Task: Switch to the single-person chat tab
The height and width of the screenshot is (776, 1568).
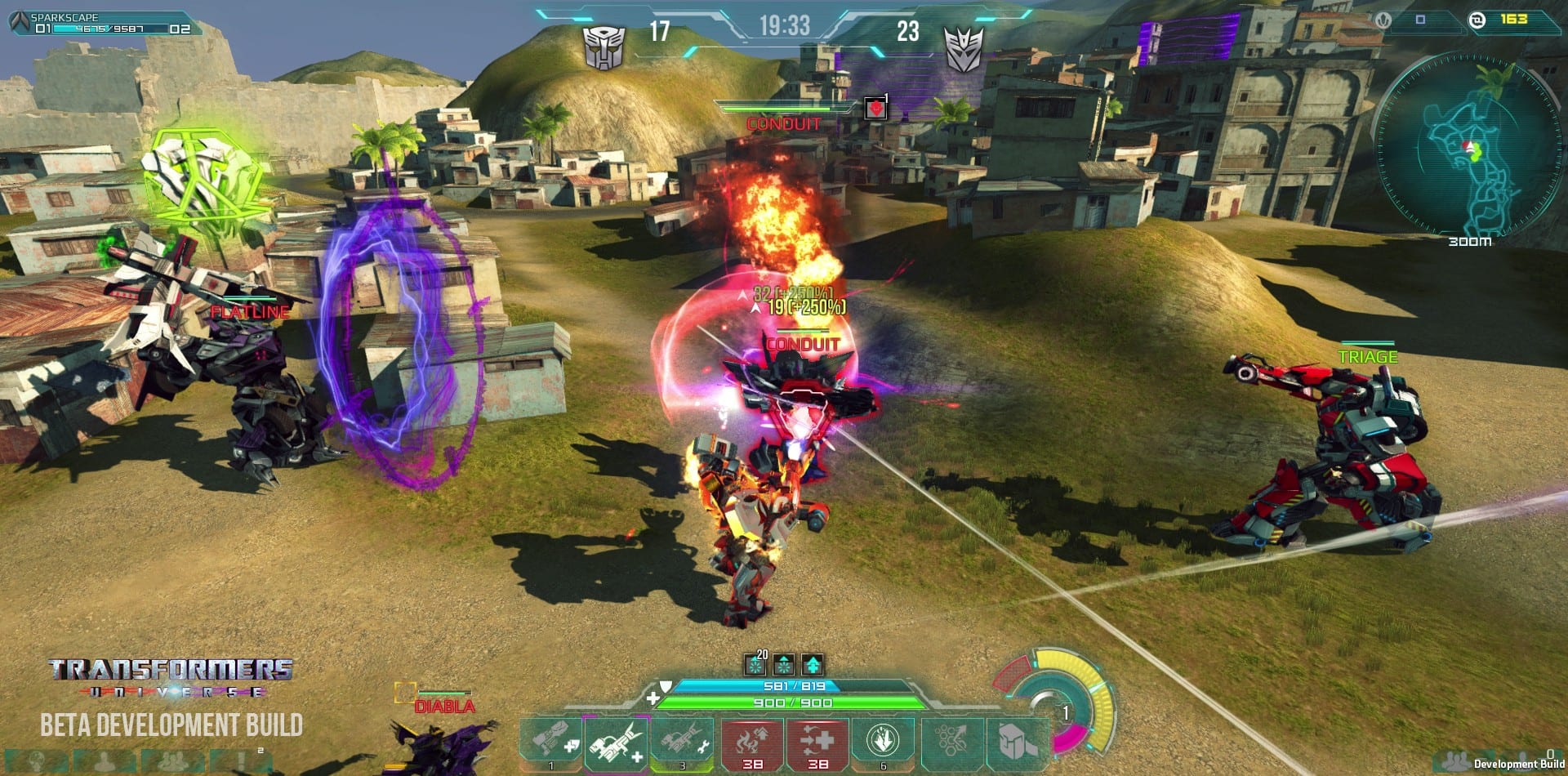Action: point(104,761)
